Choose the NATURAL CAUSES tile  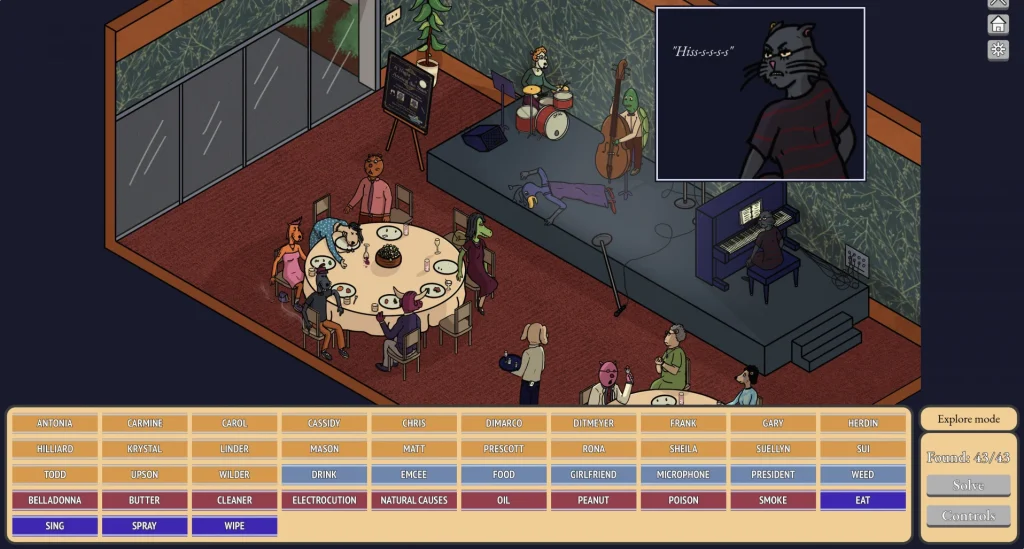(413, 500)
